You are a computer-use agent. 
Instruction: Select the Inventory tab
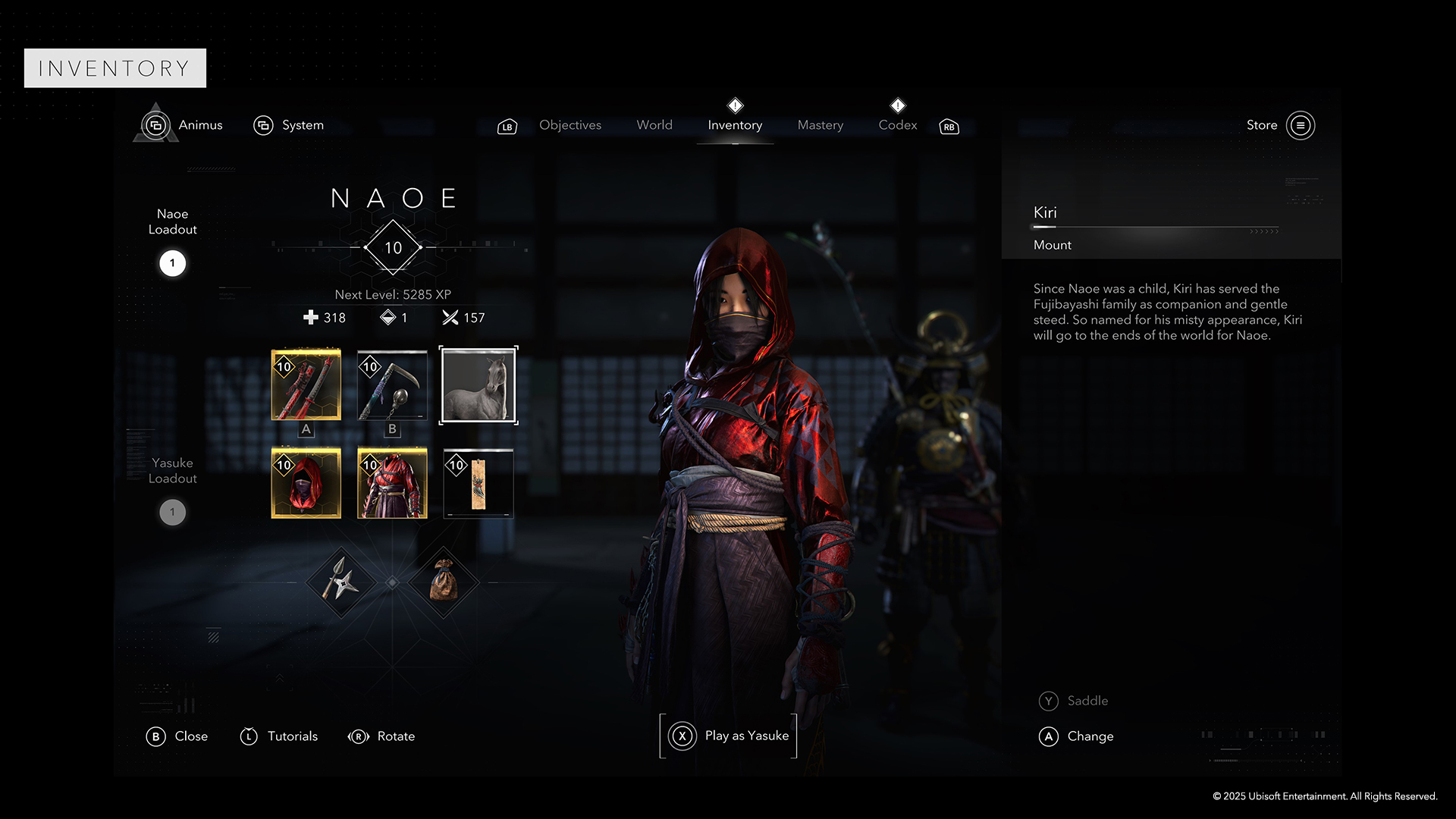click(x=734, y=125)
